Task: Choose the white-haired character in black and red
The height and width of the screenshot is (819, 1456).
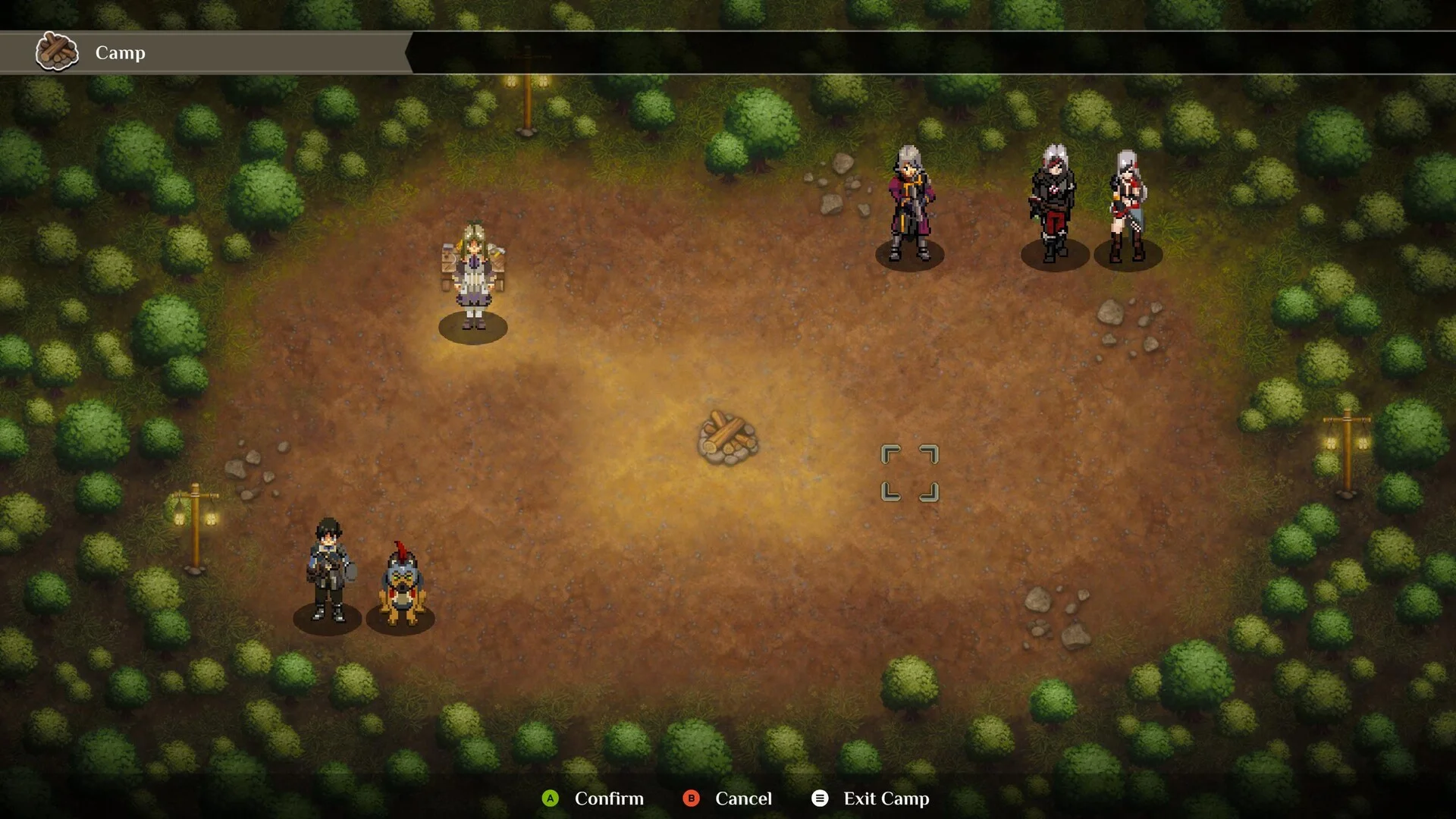Action: click(1053, 203)
